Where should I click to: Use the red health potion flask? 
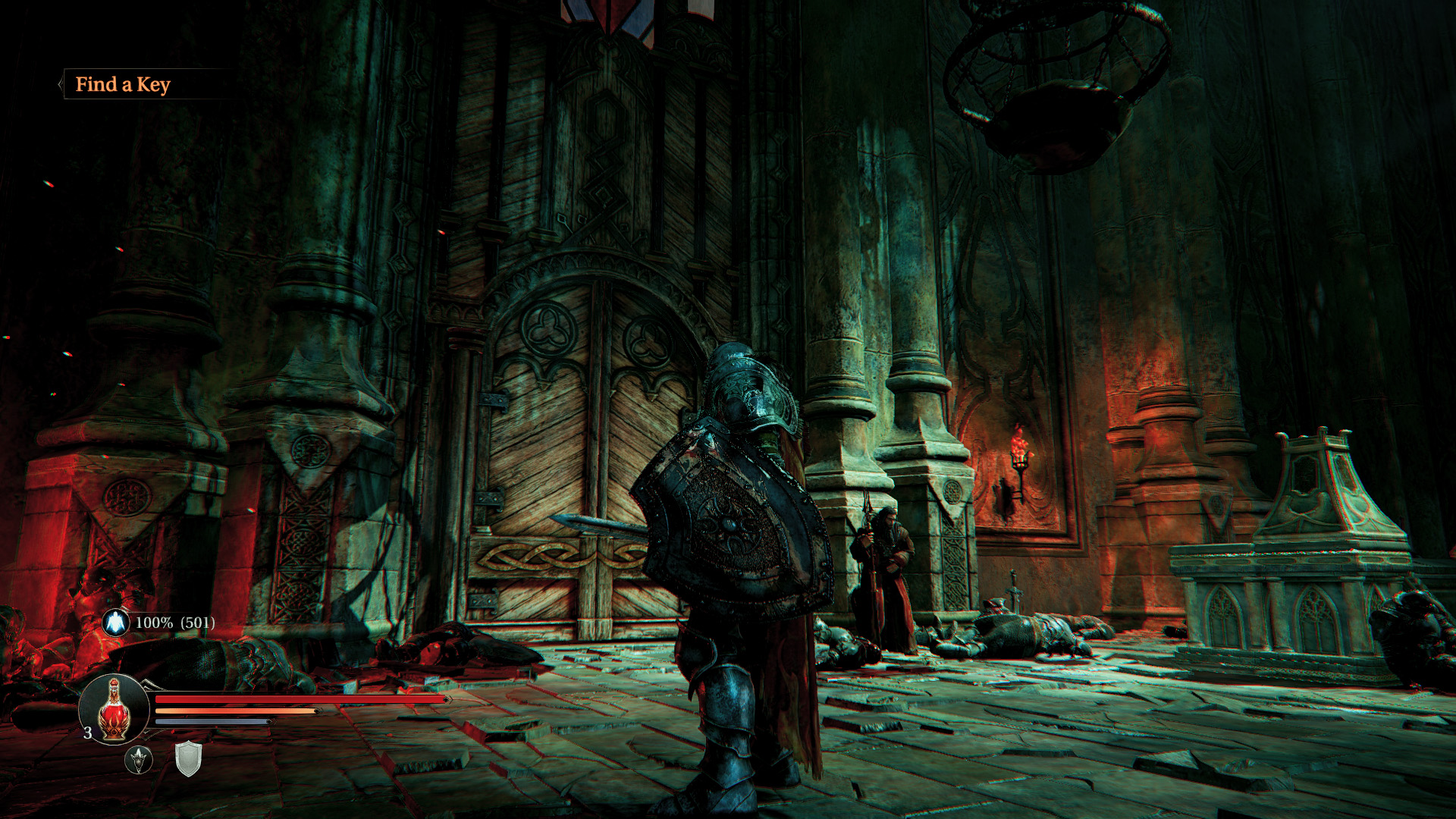coord(114,710)
